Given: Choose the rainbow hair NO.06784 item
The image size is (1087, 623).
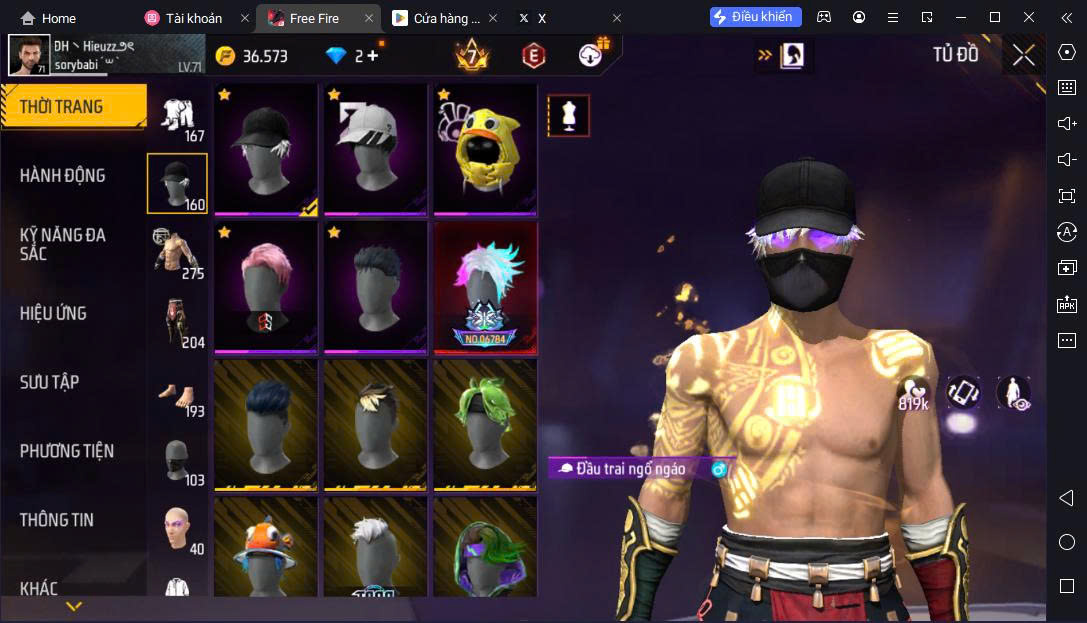Looking at the screenshot, I should coord(485,287).
